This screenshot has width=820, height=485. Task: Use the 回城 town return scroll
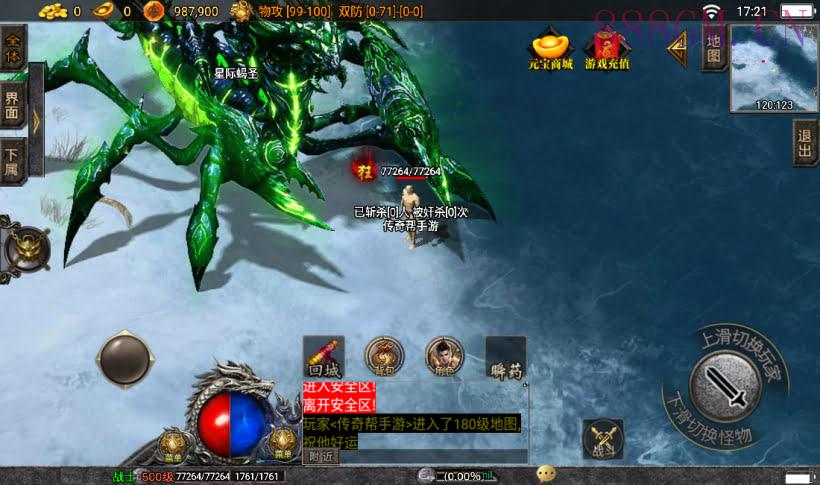[323, 357]
